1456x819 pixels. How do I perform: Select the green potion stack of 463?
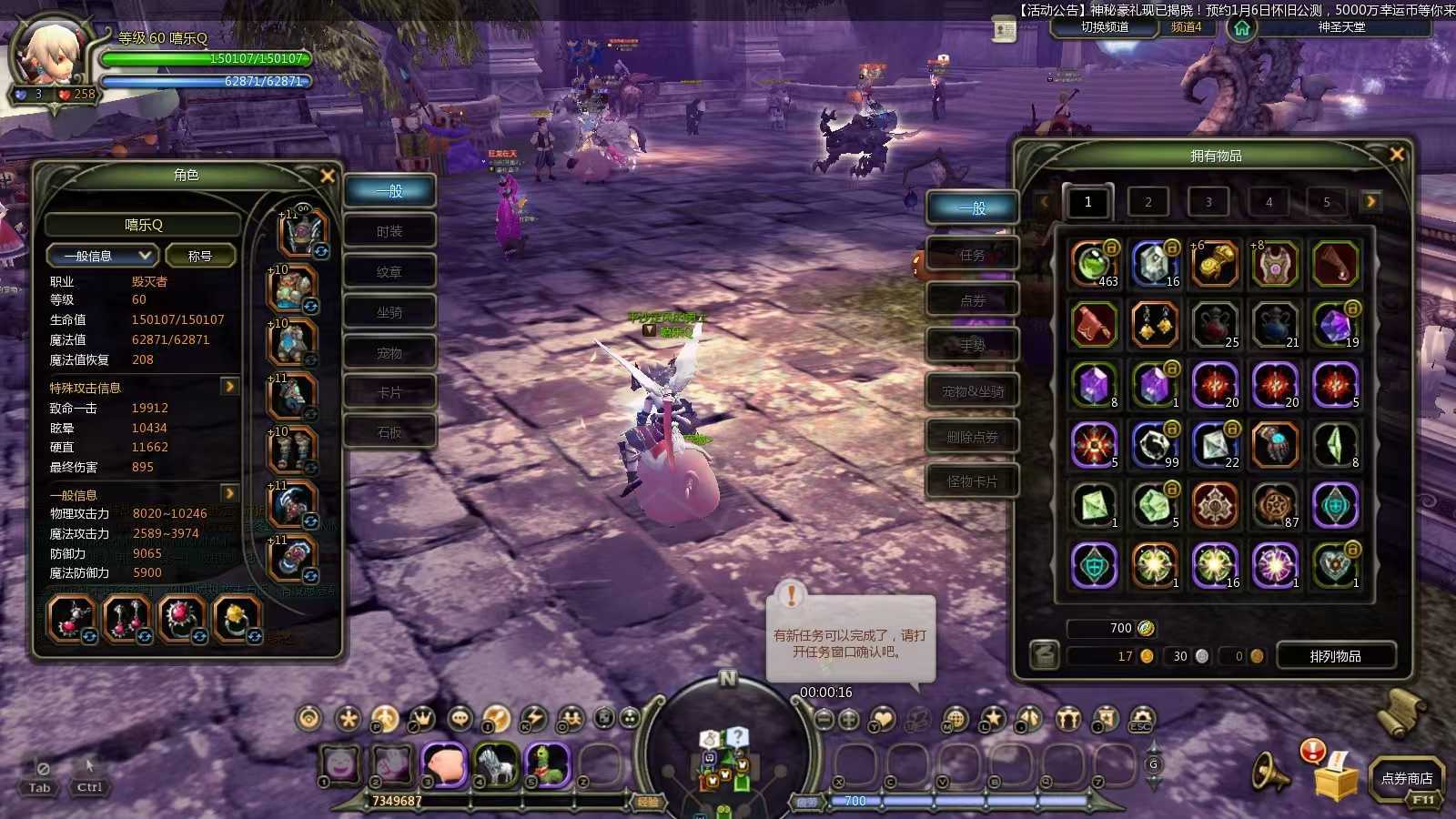click(1094, 264)
